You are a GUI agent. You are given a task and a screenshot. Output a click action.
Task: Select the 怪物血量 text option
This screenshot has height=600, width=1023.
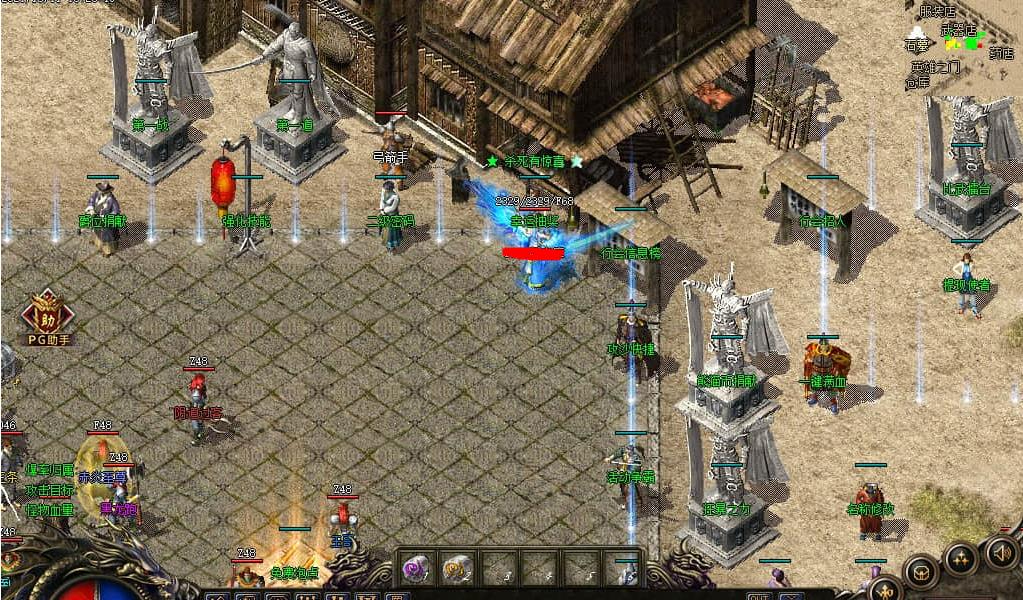point(50,510)
